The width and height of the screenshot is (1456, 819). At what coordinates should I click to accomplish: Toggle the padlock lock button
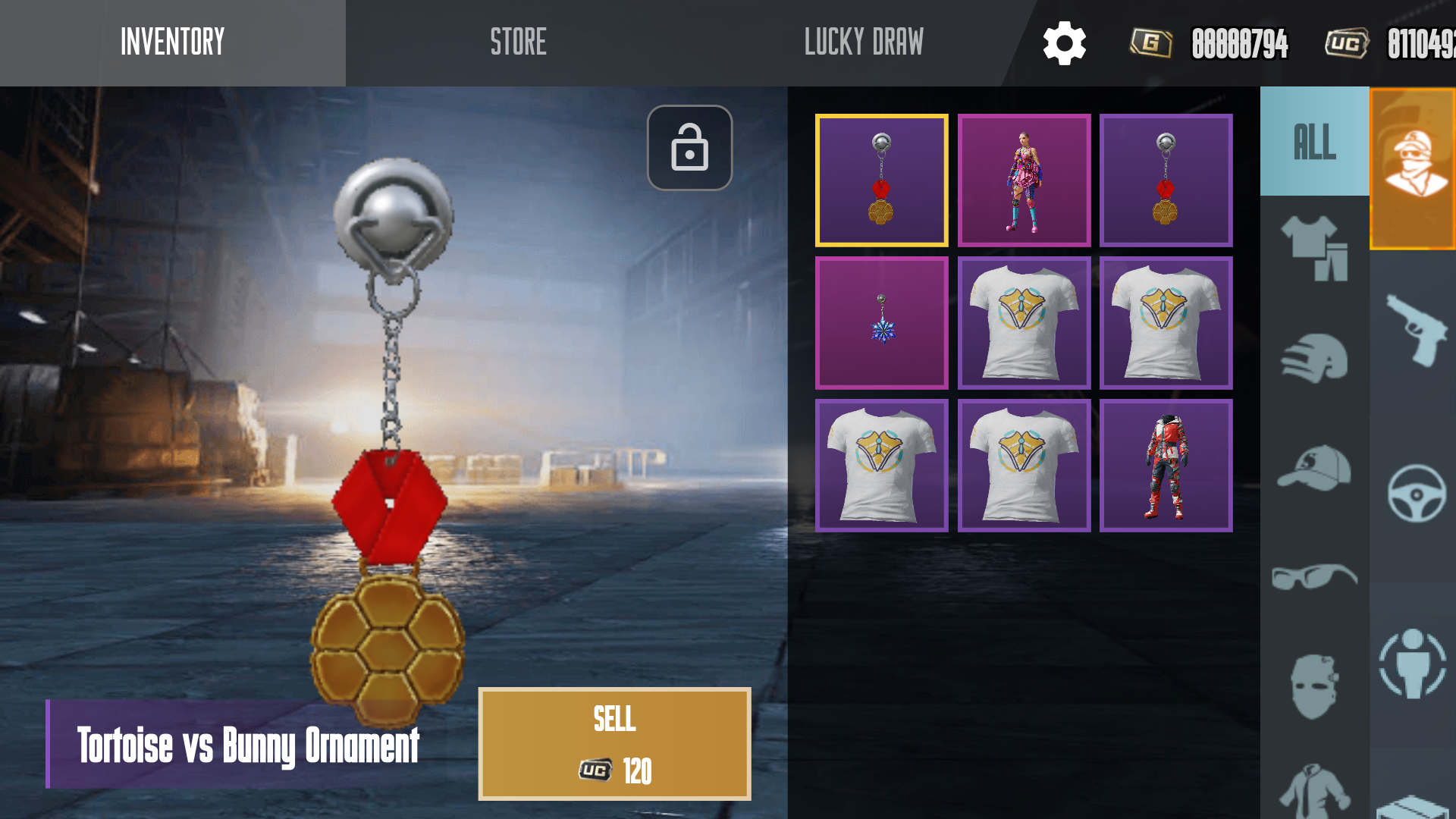click(x=689, y=147)
